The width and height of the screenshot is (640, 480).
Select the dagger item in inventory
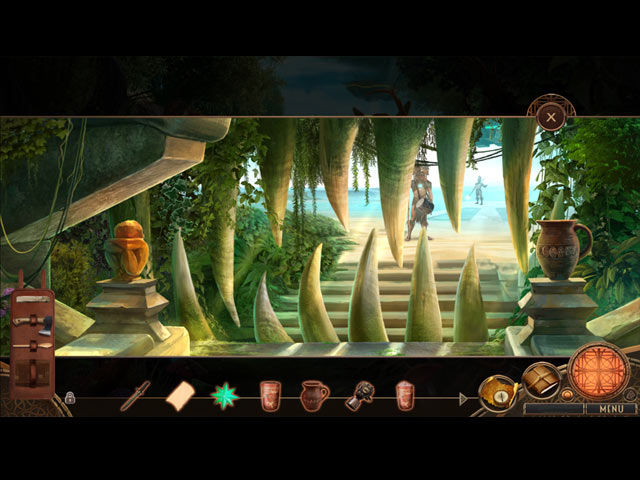135,395
